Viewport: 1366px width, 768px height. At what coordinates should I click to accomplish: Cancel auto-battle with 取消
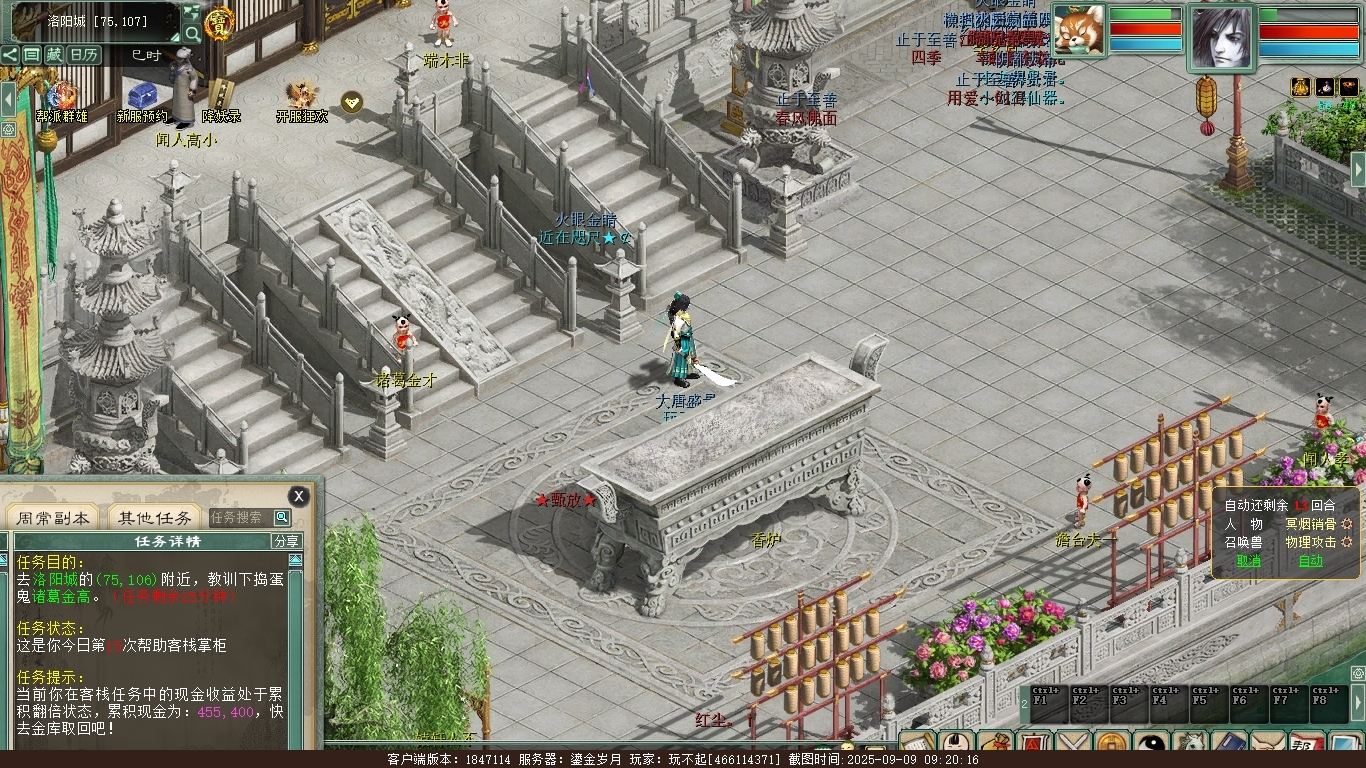(x=1249, y=561)
